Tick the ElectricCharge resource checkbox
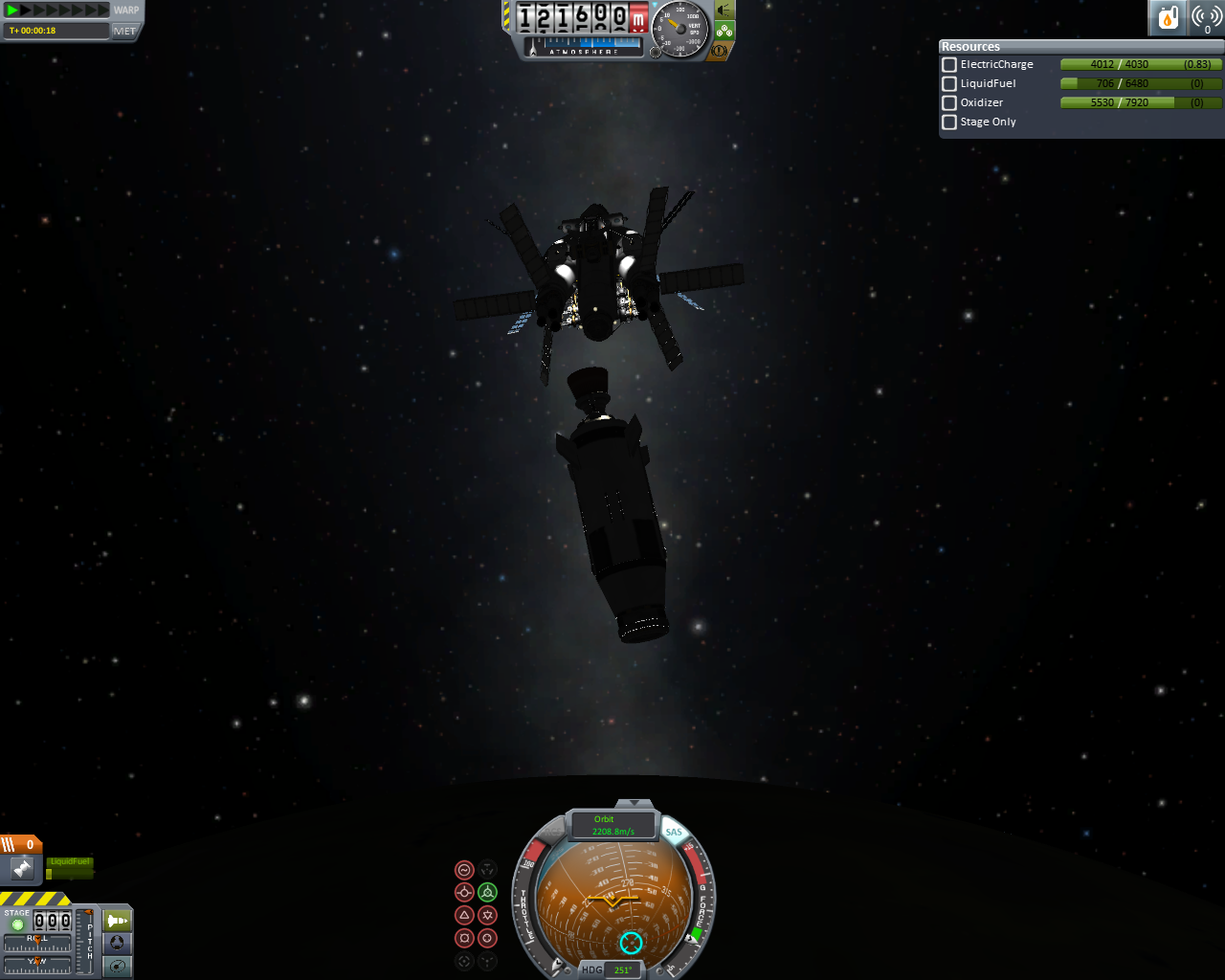 pyautogui.click(x=949, y=65)
